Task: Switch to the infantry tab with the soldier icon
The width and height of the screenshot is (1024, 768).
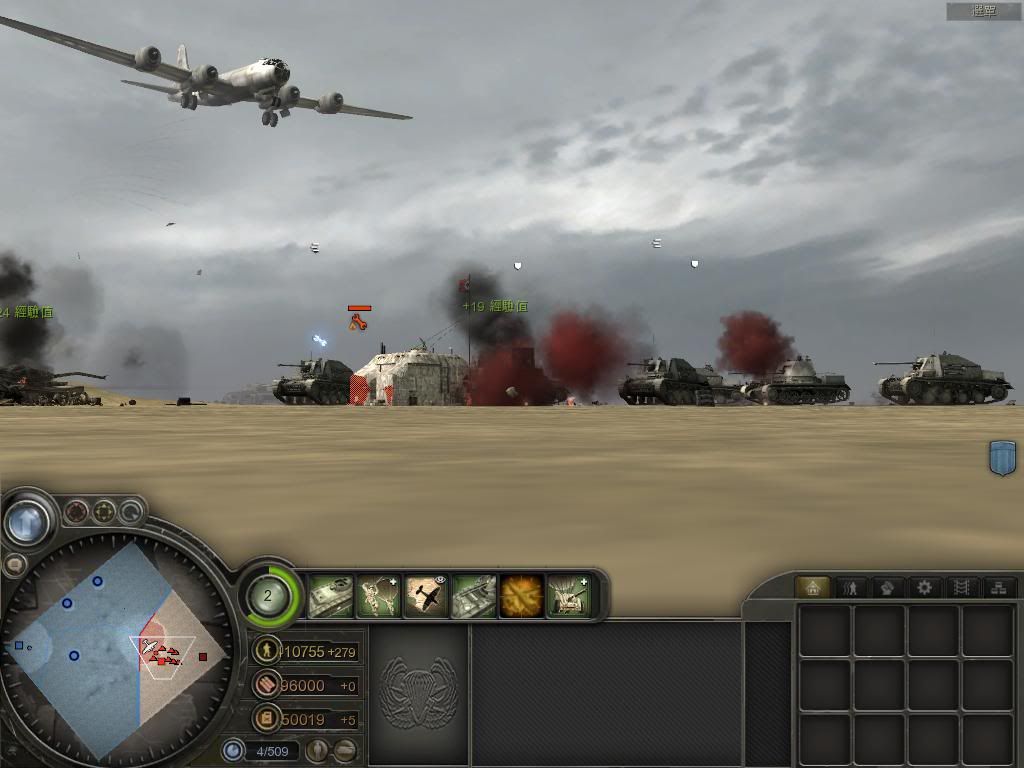Action: point(850,587)
